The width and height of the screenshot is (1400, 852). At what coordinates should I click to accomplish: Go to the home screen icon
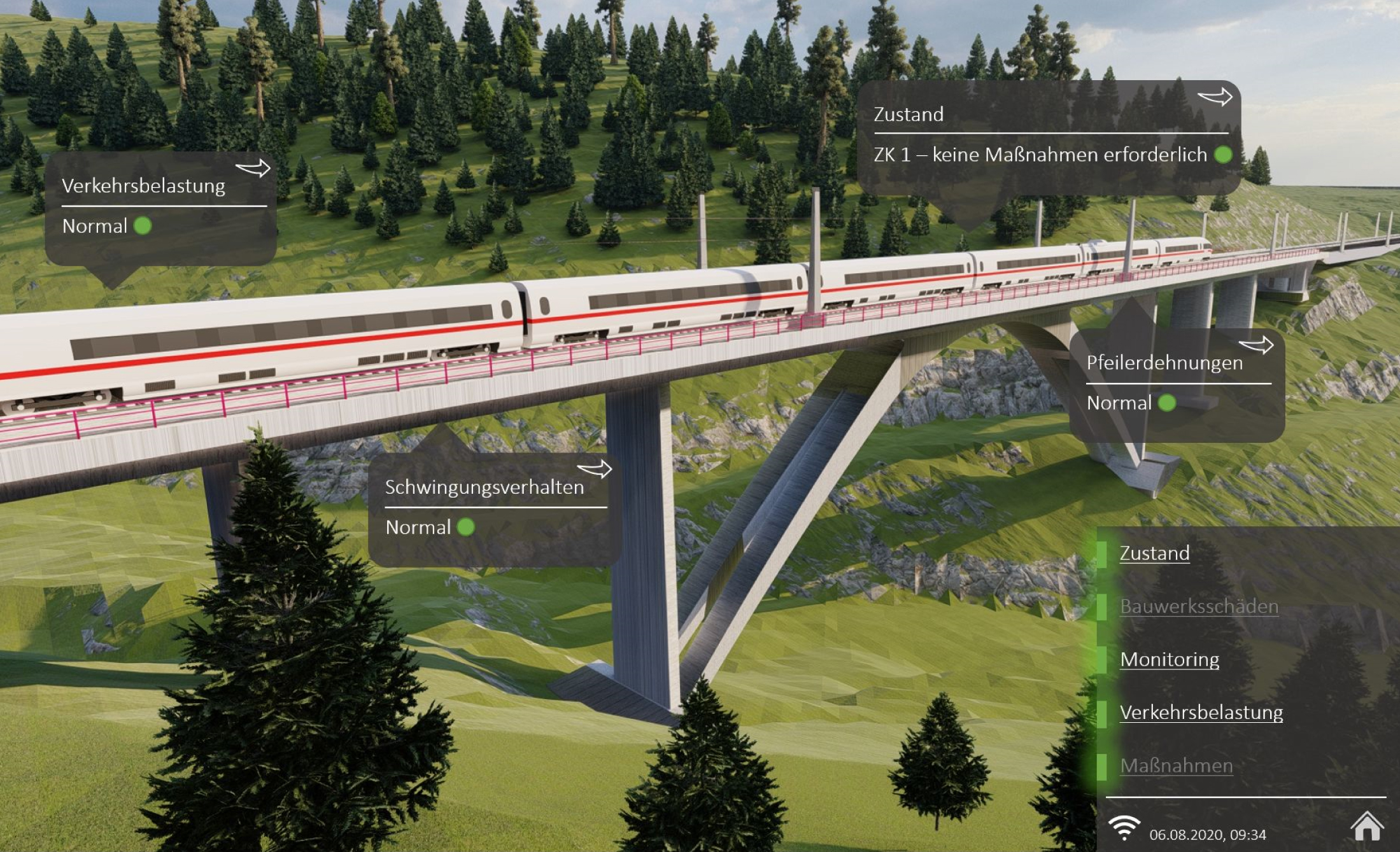coord(1366,827)
